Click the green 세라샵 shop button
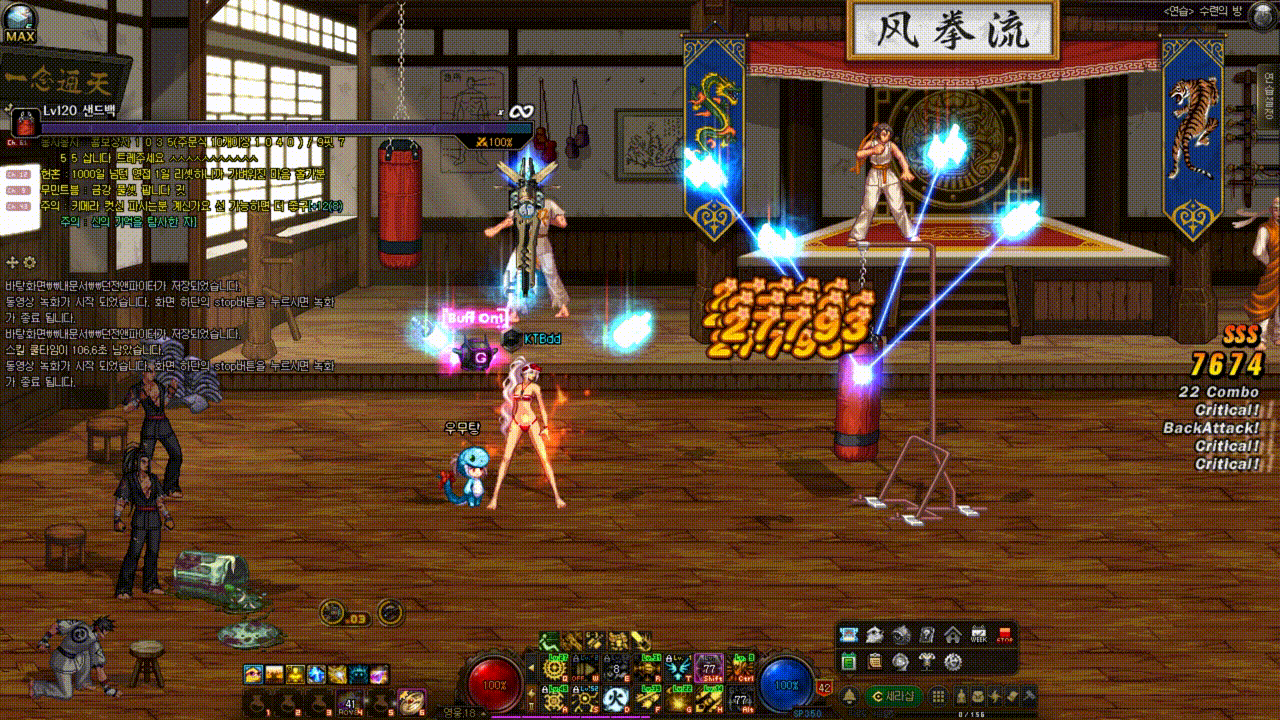The width and height of the screenshot is (1280, 720). point(892,696)
